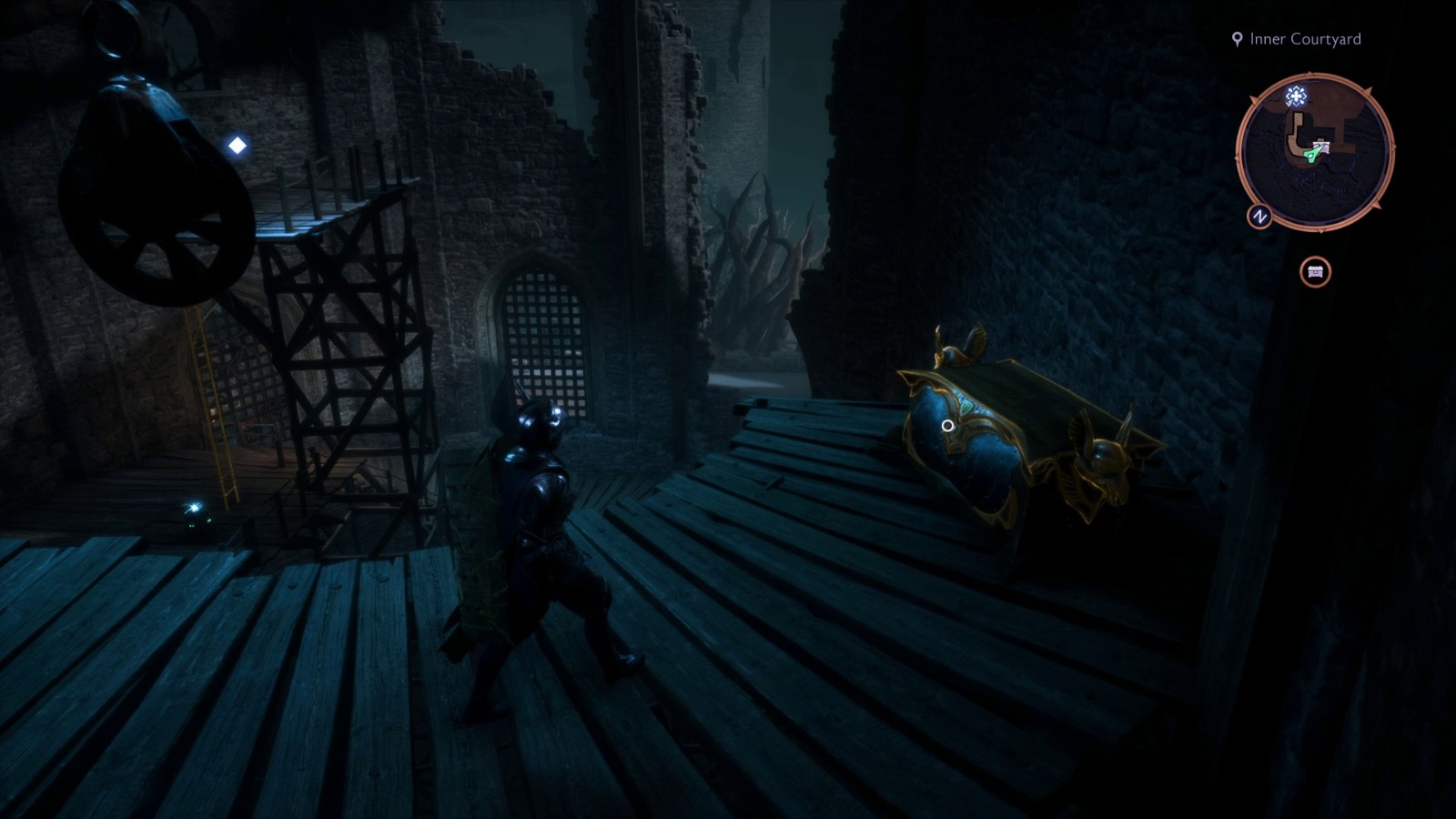This screenshot has width=1456, height=819.
Task: Click the N compass marker on the minimap
Action: (x=1259, y=216)
